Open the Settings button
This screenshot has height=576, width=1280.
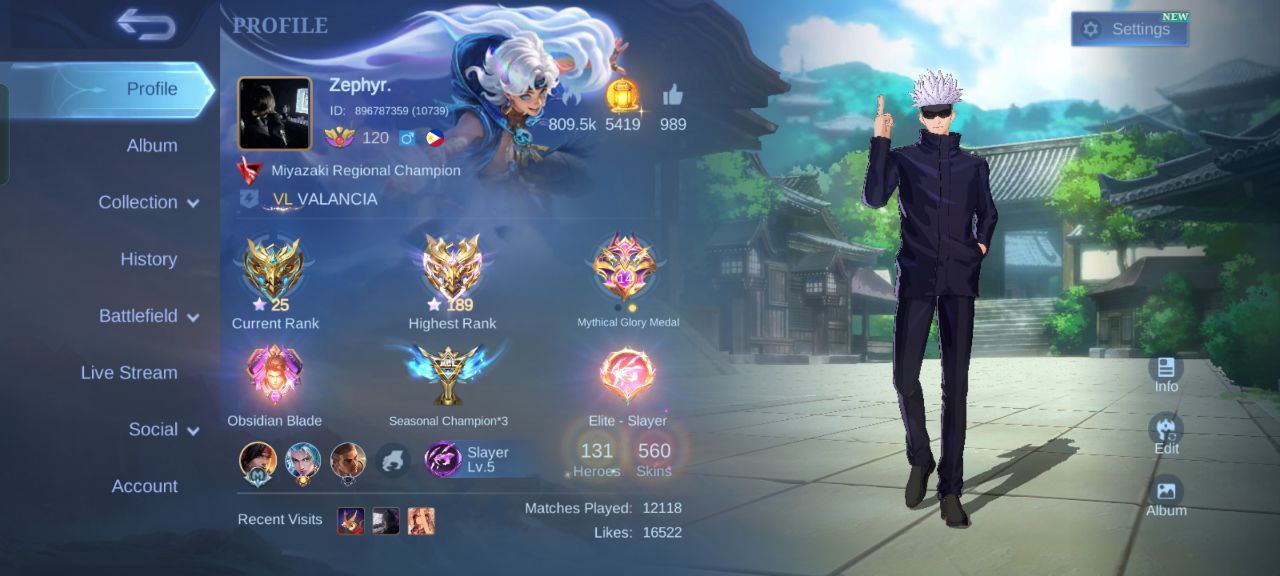1130,29
